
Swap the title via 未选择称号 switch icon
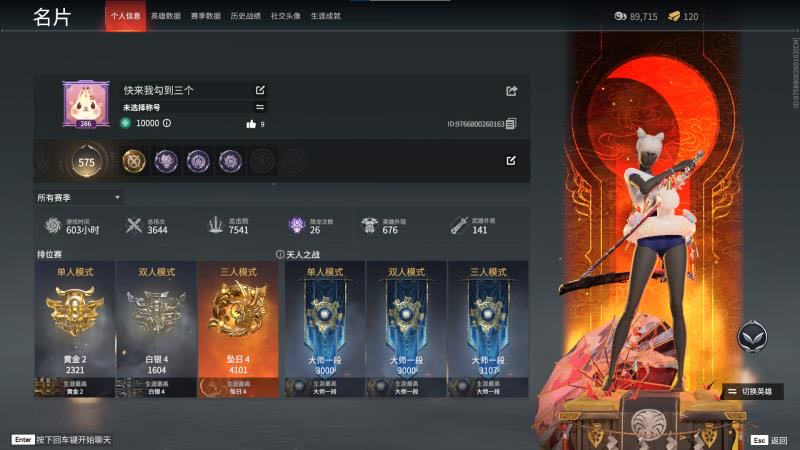[261, 107]
